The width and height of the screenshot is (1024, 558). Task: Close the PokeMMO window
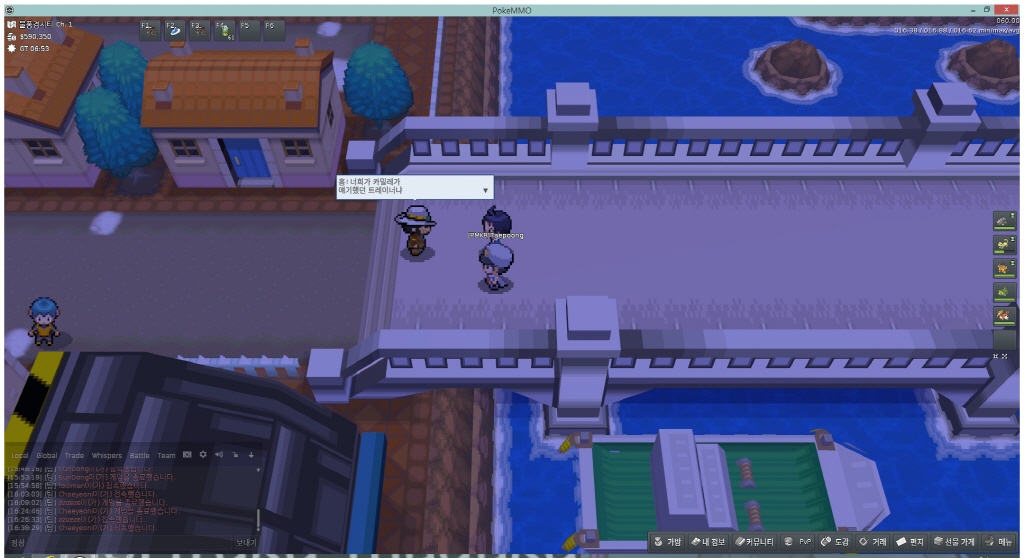[1013, 8]
